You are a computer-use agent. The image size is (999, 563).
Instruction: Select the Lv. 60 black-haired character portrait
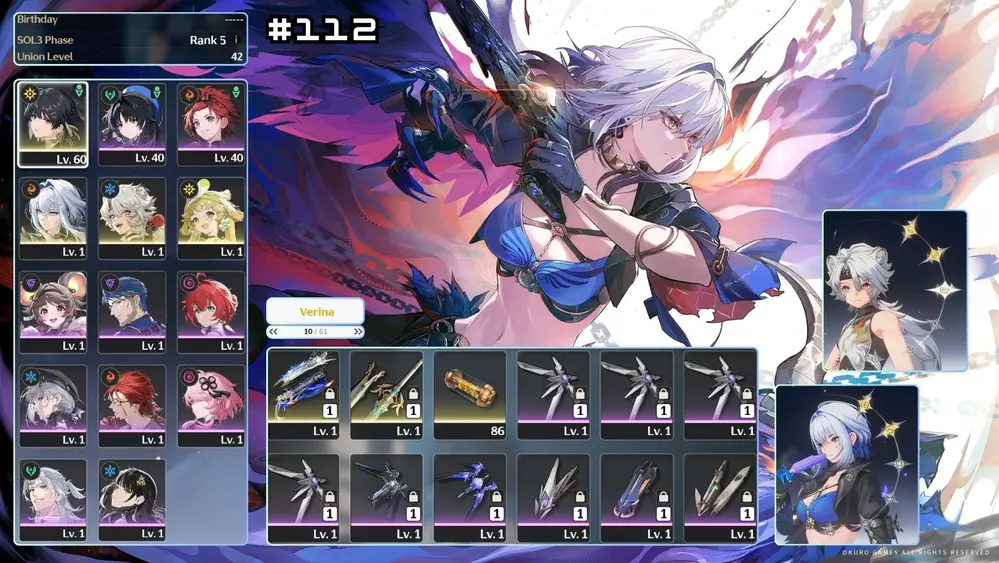[x=52, y=124]
